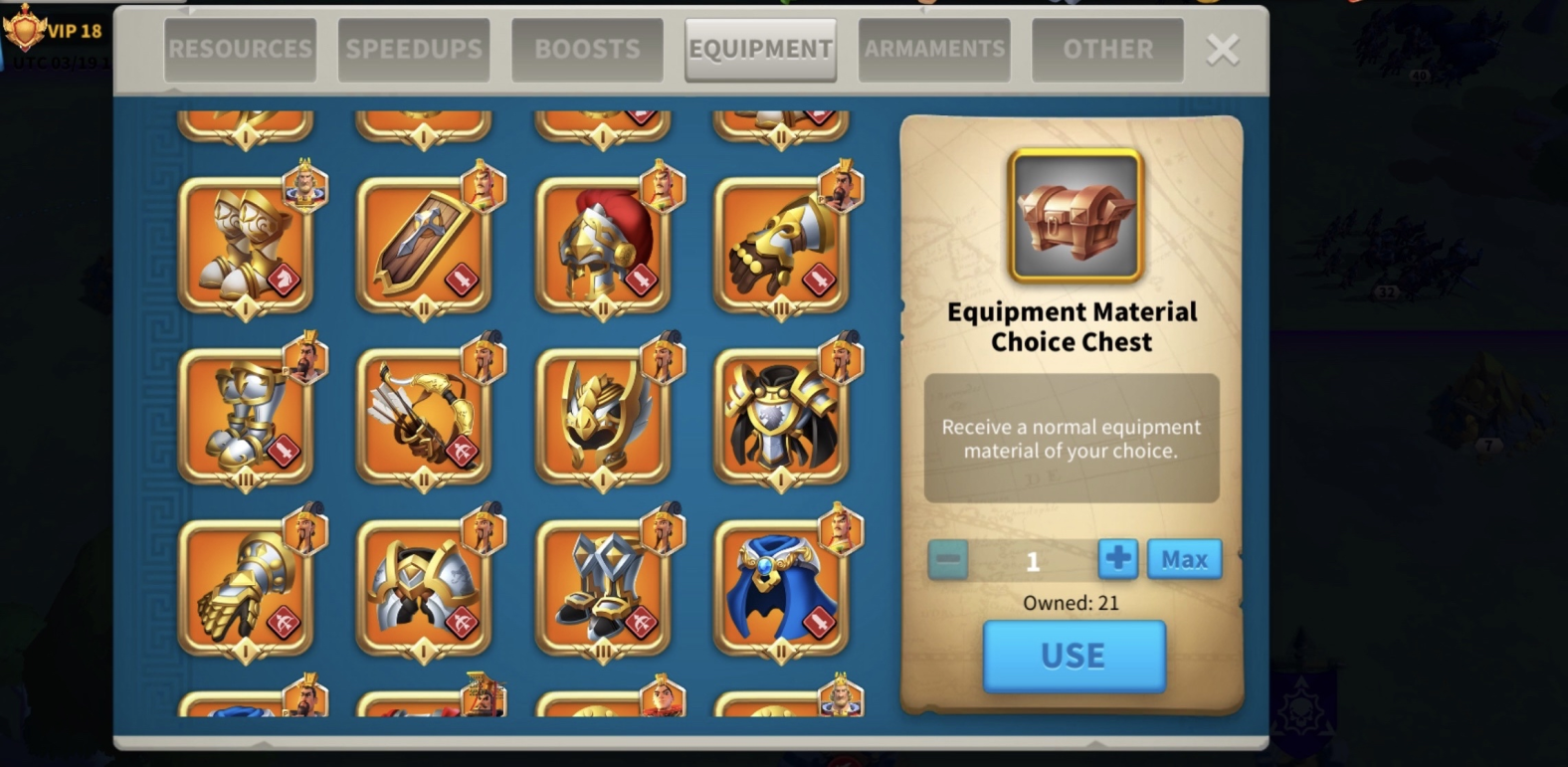Pick the blue cape equipment slot
The width and height of the screenshot is (1568, 767).
coord(781,587)
